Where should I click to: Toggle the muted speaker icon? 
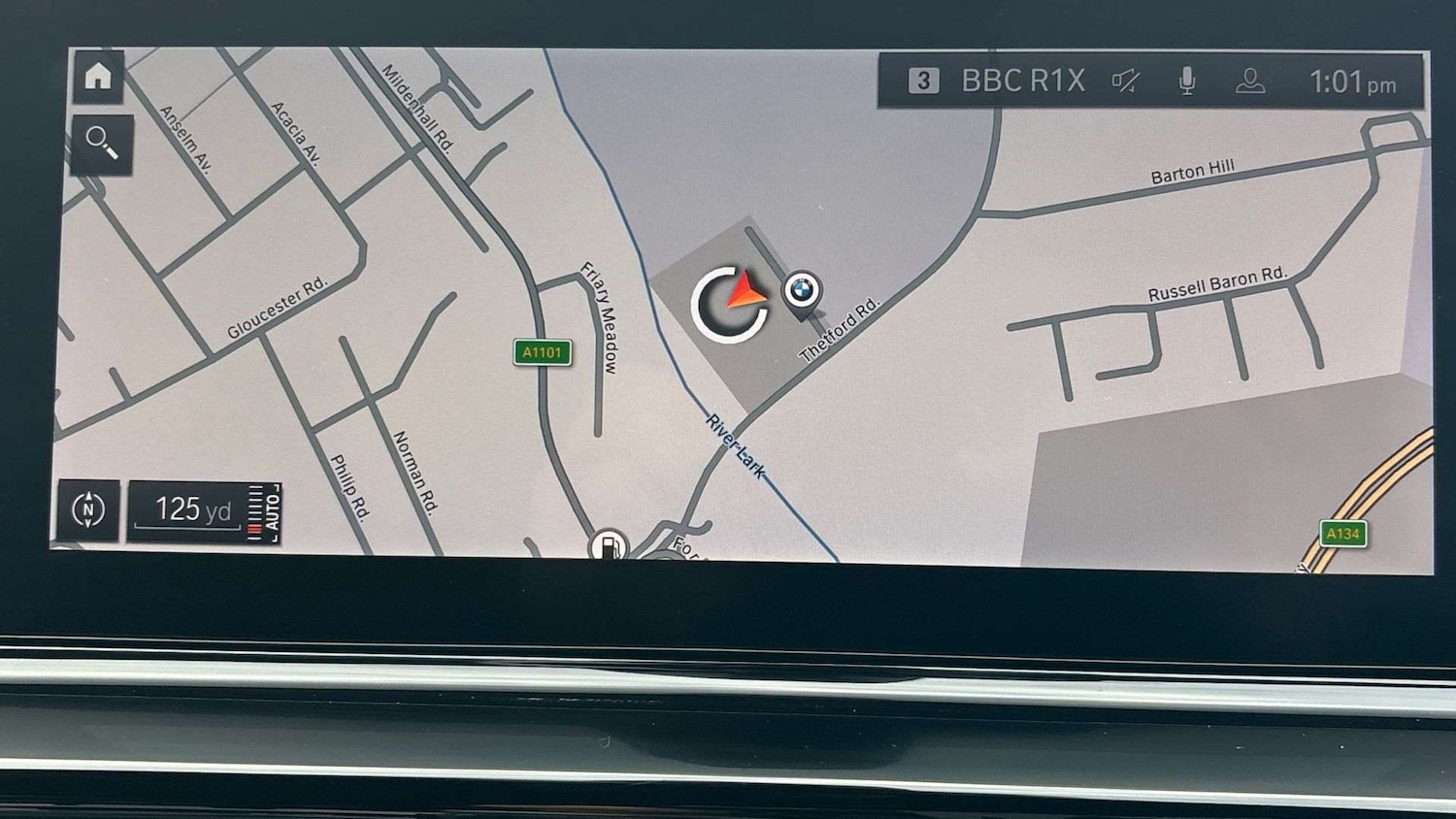1126,82
